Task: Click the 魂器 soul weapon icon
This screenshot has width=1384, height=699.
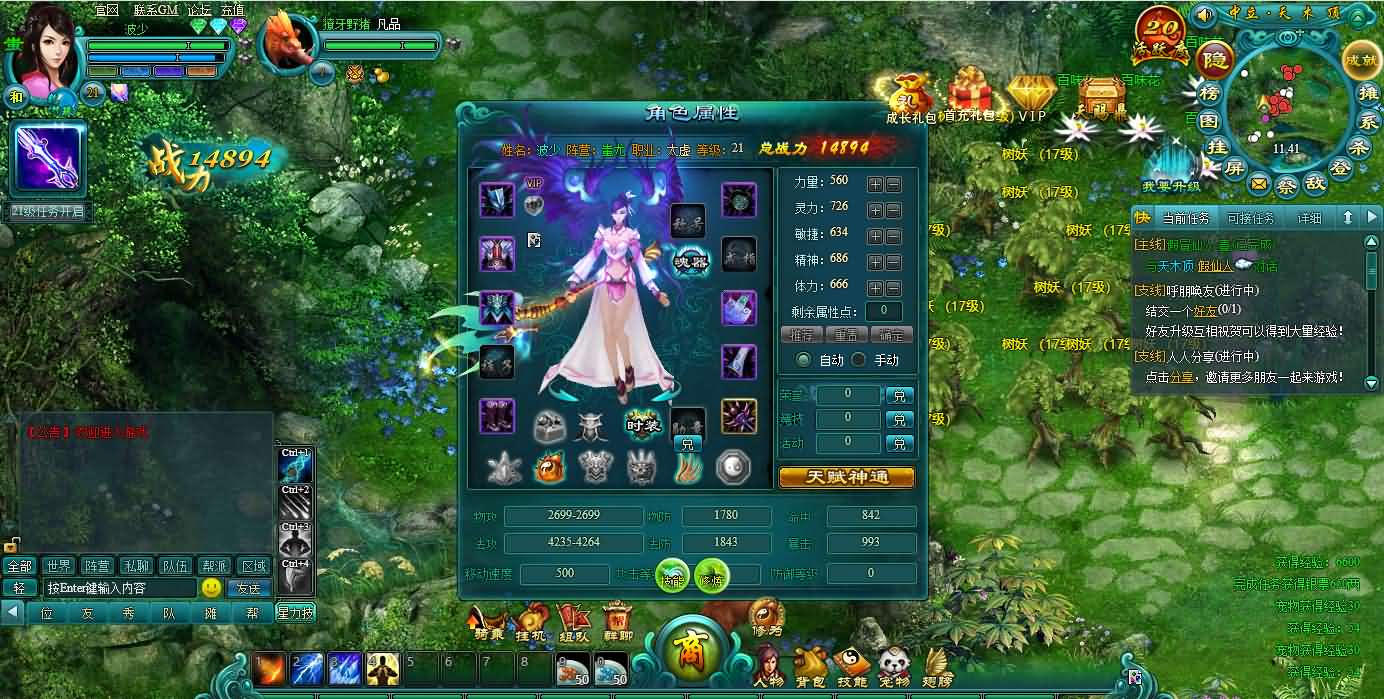Action: click(690, 261)
